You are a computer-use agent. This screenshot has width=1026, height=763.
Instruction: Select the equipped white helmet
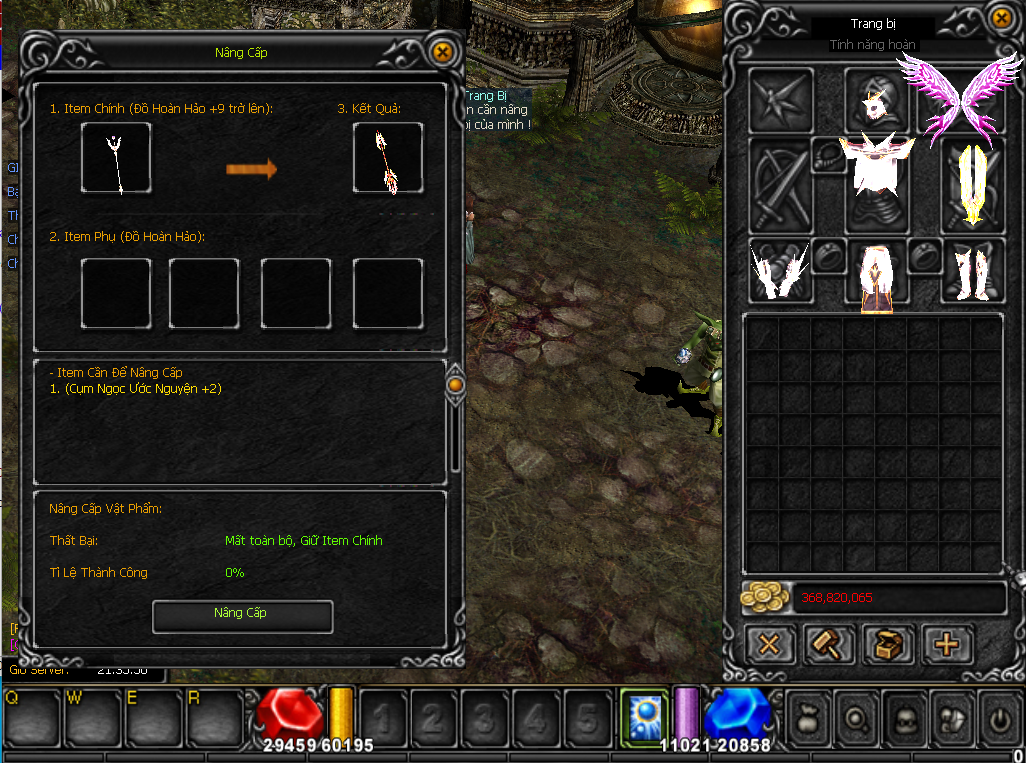point(877,100)
